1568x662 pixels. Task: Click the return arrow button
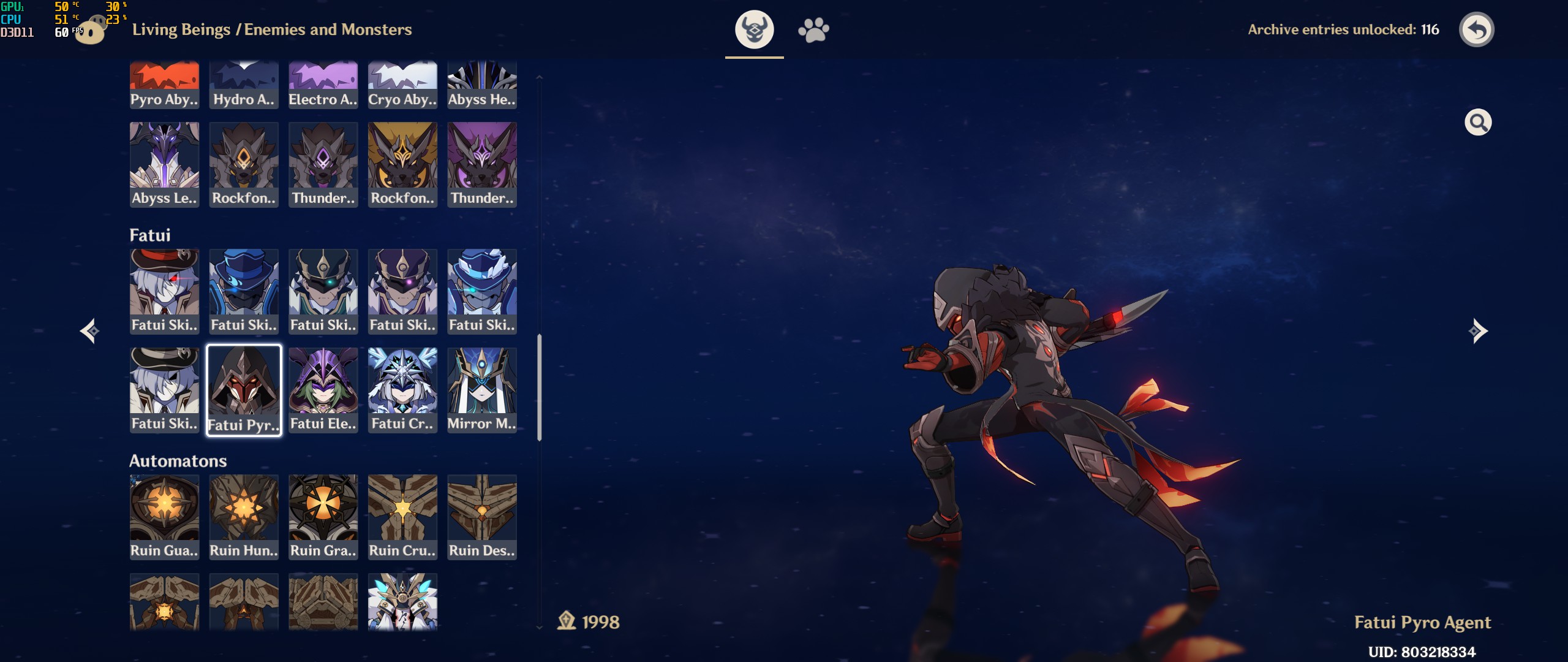[1476, 29]
